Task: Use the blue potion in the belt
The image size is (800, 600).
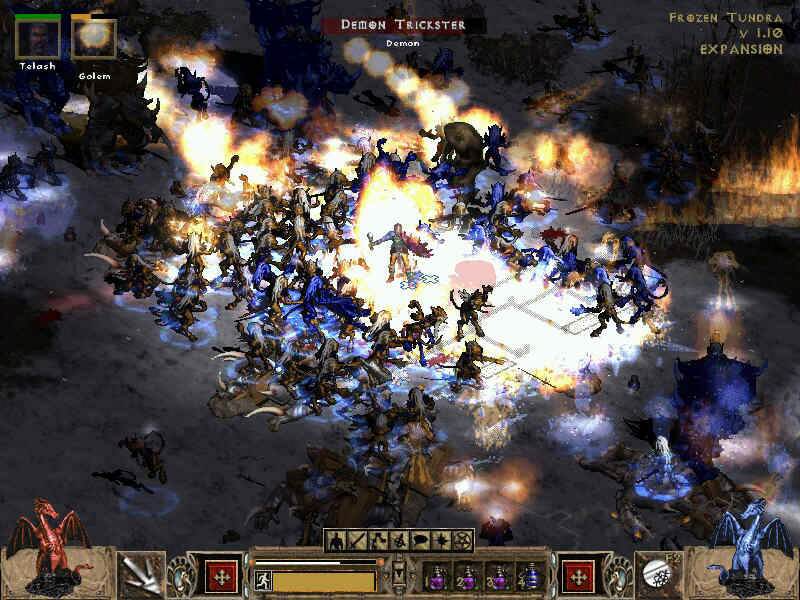Action: point(529,578)
